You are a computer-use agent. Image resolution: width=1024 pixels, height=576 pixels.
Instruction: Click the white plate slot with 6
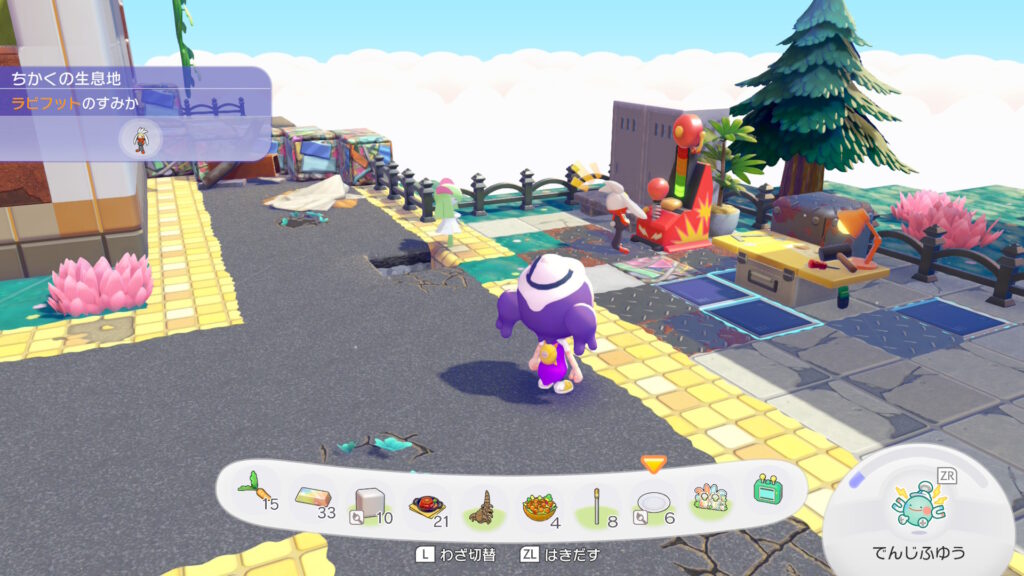coord(654,500)
